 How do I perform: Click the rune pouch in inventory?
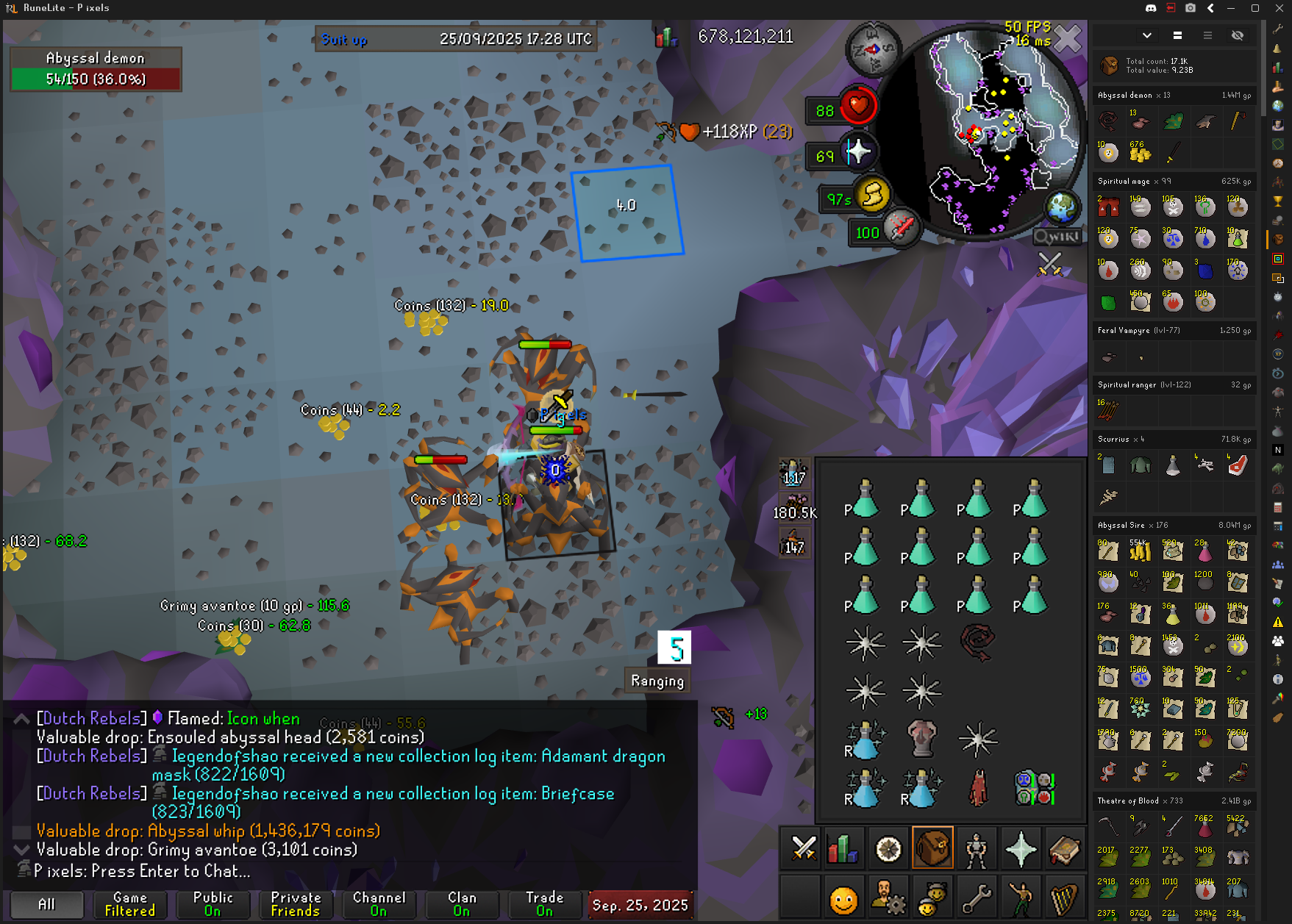pos(1034,788)
